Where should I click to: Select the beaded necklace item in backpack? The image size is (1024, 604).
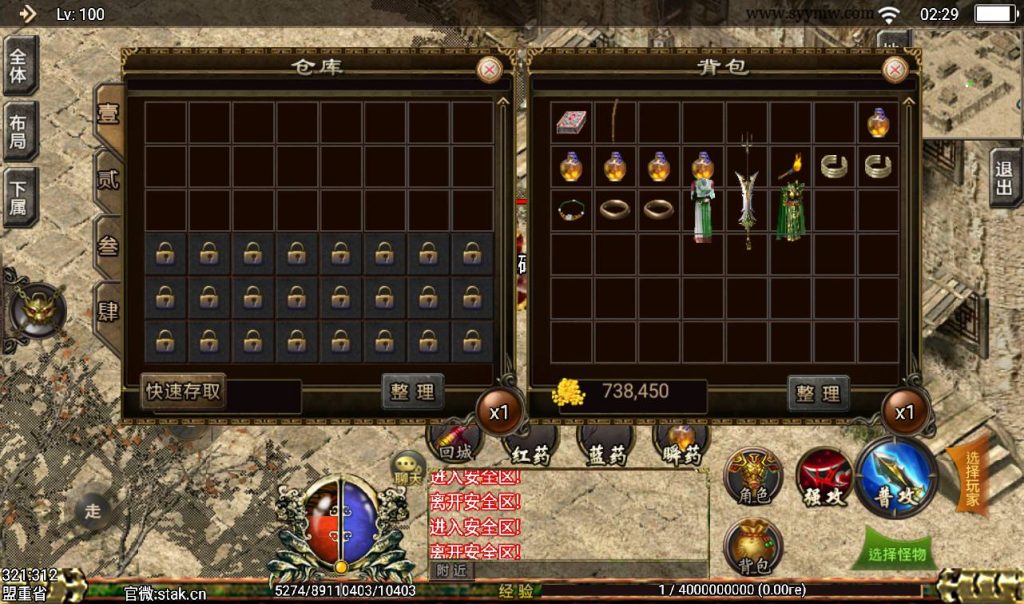click(x=571, y=210)
